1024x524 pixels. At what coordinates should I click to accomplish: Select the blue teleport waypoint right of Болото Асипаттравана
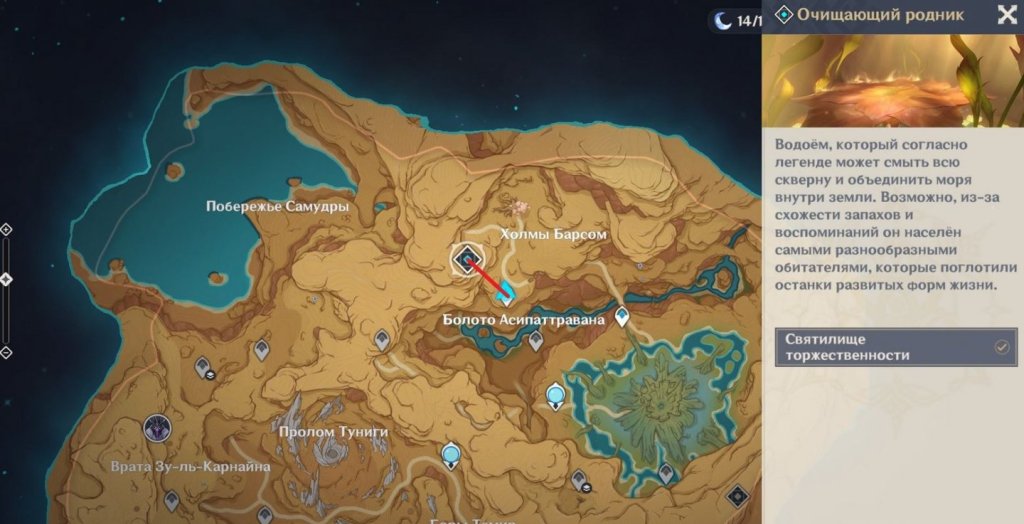point(623,317)
